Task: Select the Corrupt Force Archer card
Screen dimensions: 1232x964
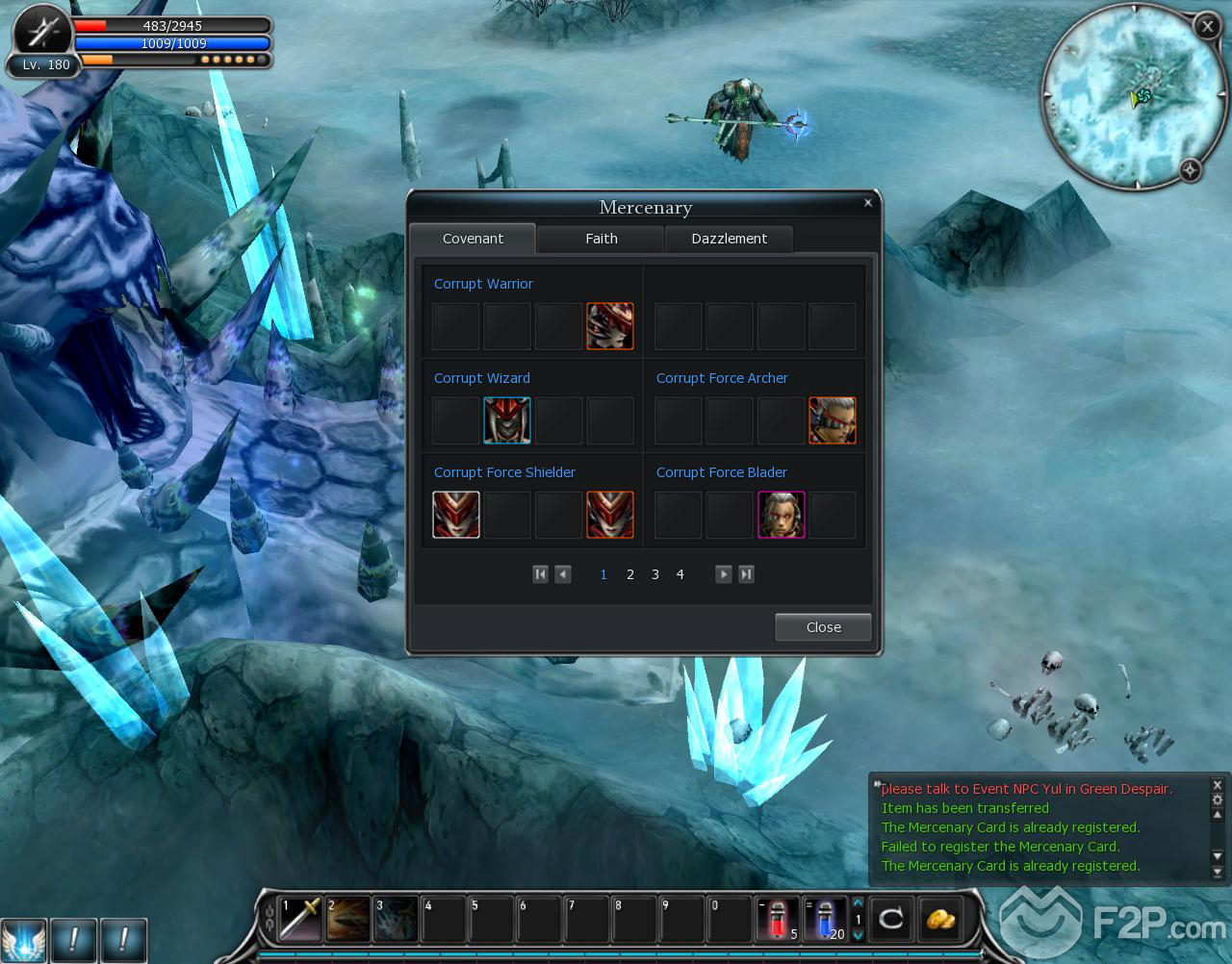Action: (833, 420)
